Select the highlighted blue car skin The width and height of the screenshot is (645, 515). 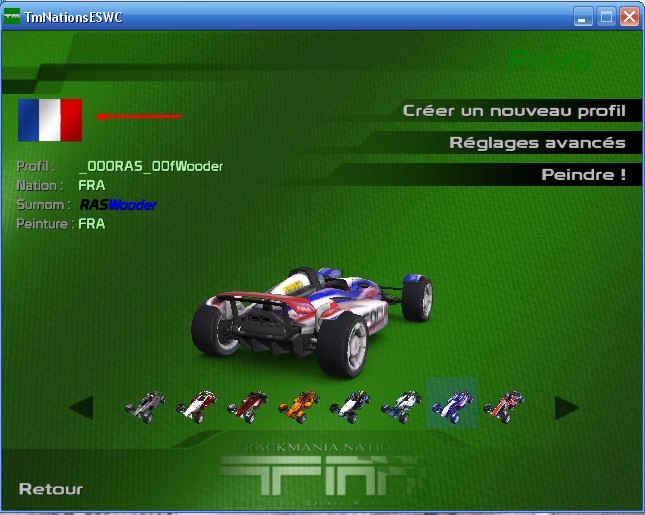click(x=451, y=403)
